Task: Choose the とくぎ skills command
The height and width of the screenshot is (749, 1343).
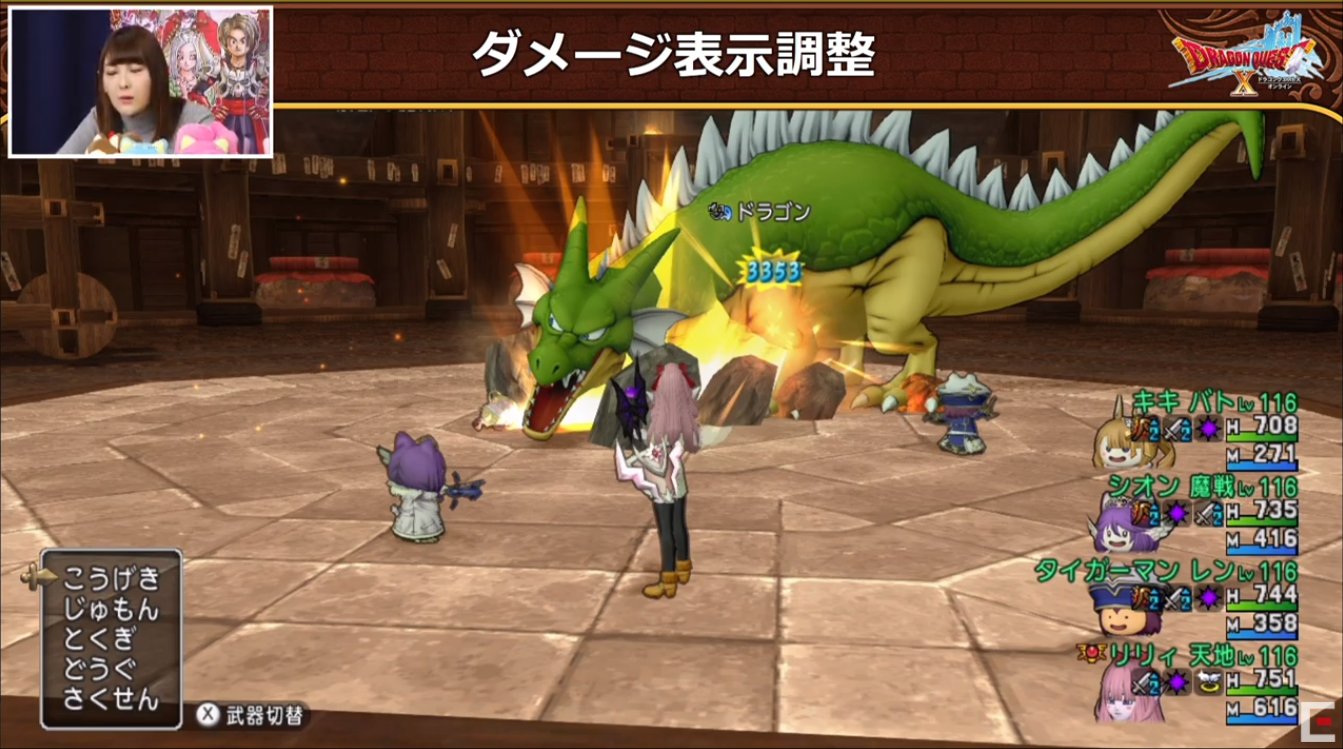Action: pyautogui.click(x=98, y=639)
